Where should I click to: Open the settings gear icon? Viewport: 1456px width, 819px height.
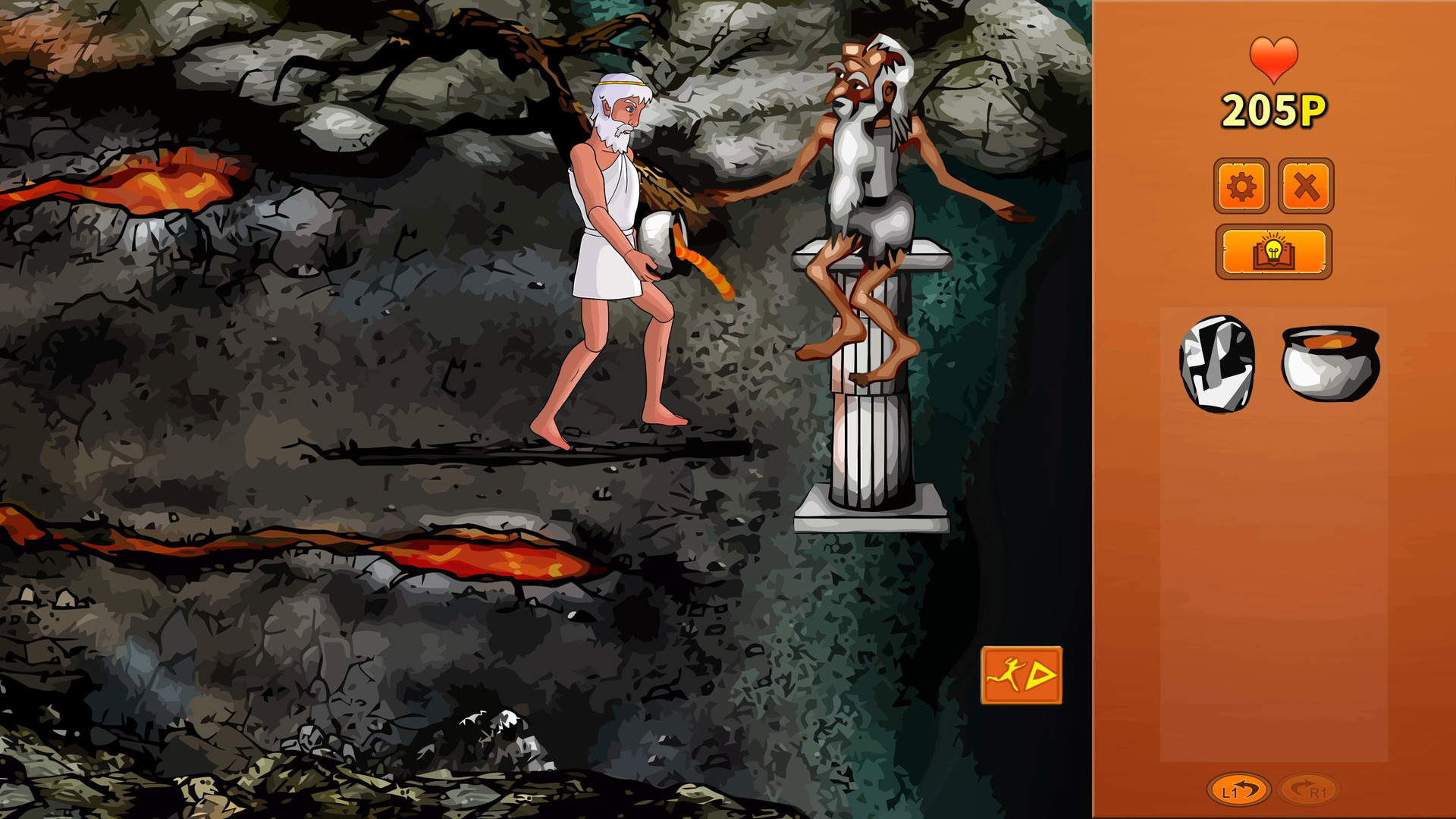(1241, 185)
